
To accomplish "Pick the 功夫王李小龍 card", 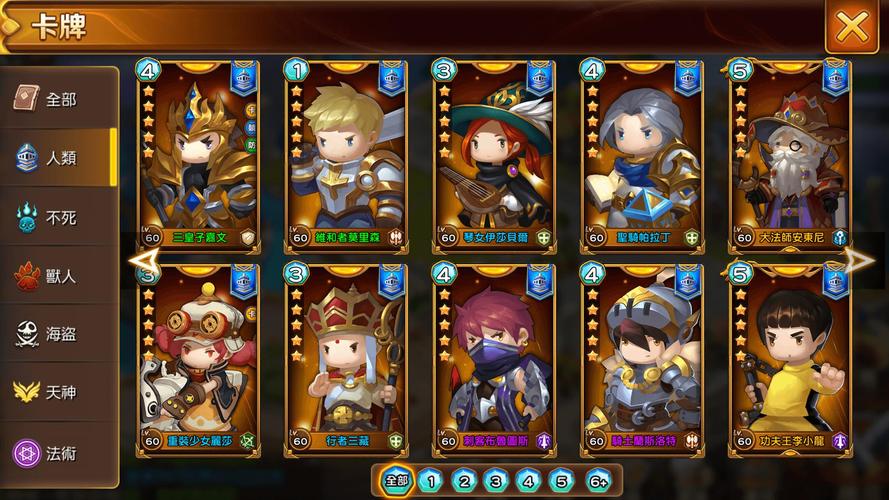I will [789, 357].
